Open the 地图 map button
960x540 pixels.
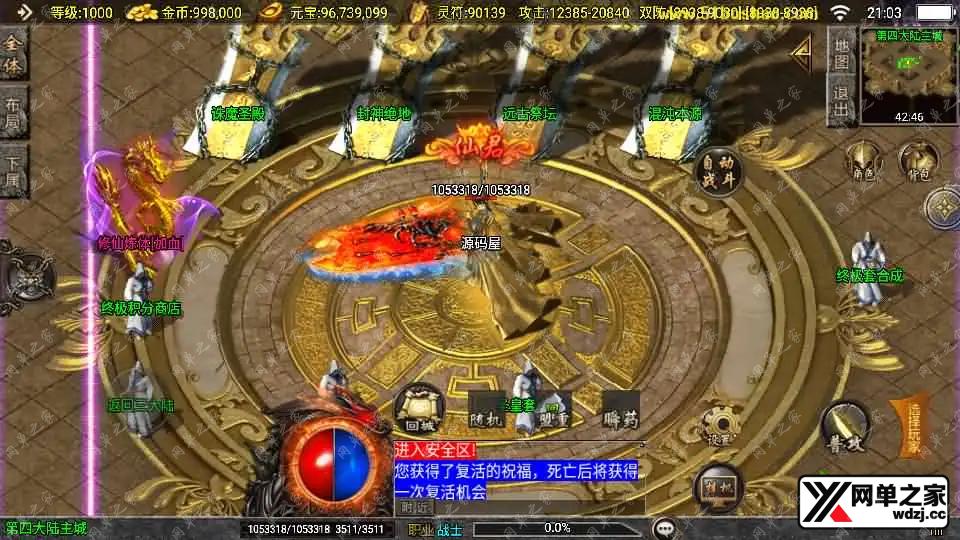click(842, 54)
